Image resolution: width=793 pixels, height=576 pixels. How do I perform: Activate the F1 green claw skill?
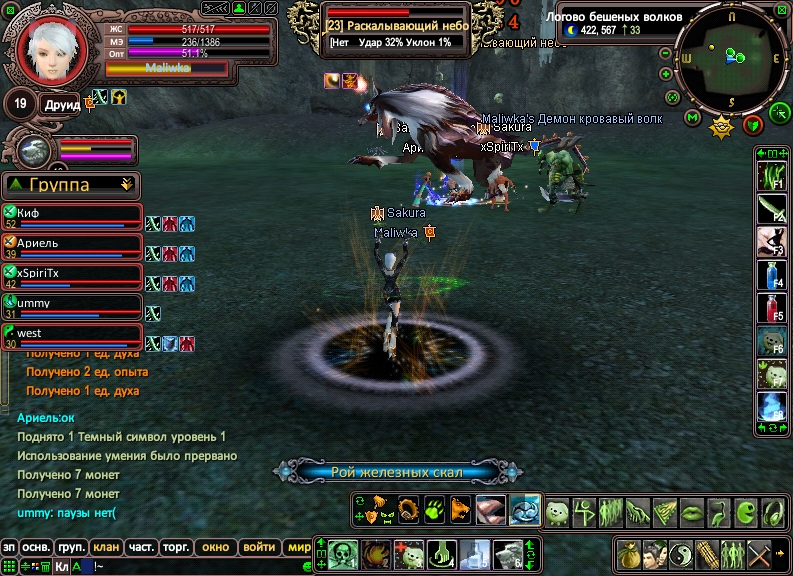coord(770,176)
